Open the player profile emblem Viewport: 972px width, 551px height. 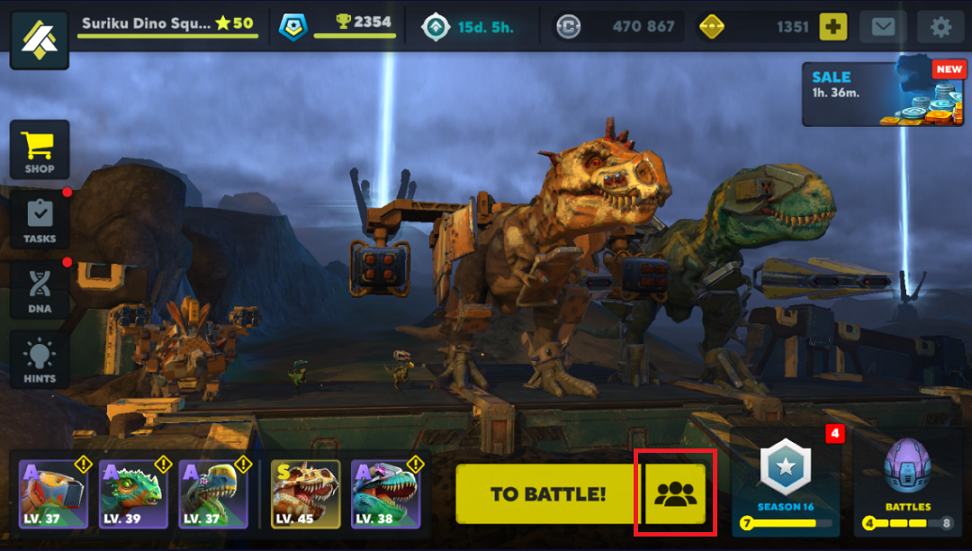(39, 40)
